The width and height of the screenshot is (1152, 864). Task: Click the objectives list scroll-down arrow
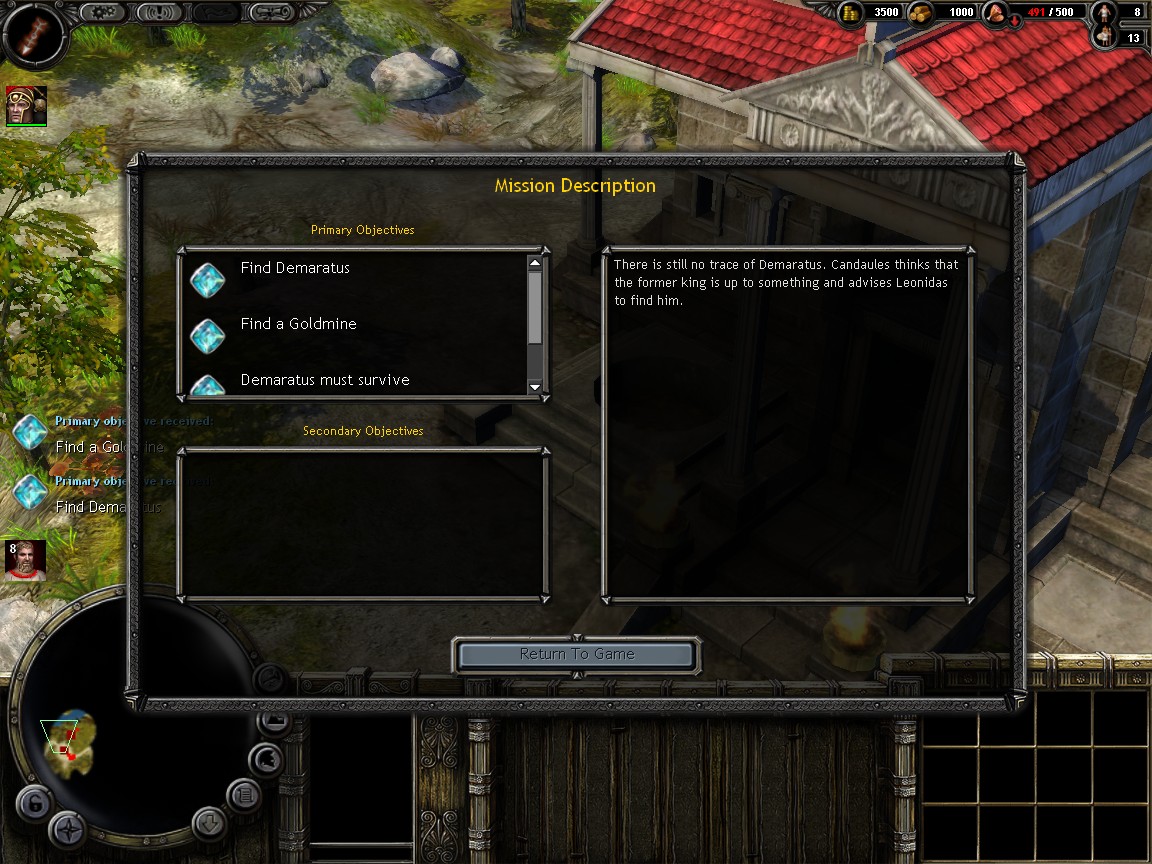535,387
